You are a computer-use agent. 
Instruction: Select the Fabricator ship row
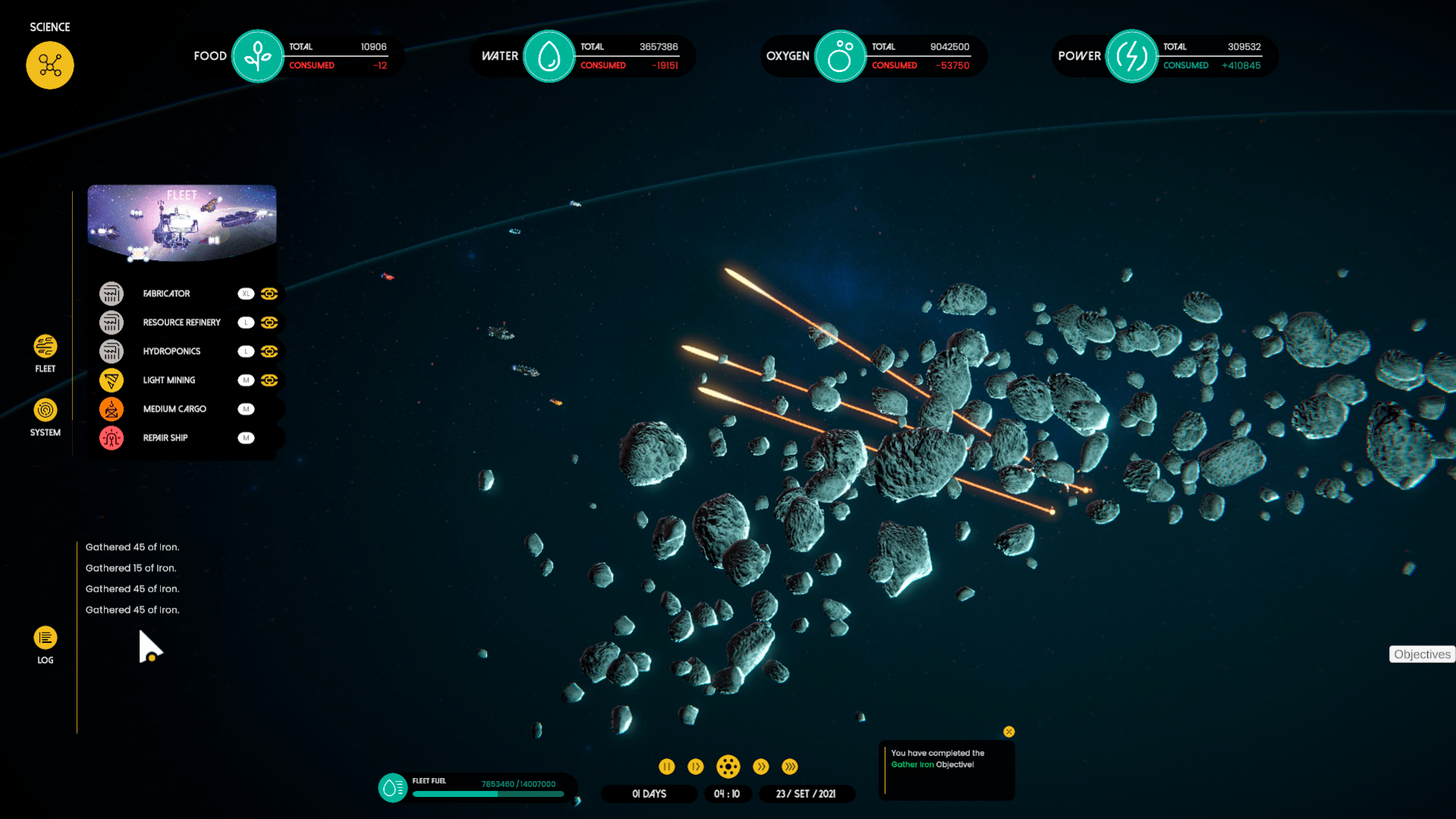167,293
